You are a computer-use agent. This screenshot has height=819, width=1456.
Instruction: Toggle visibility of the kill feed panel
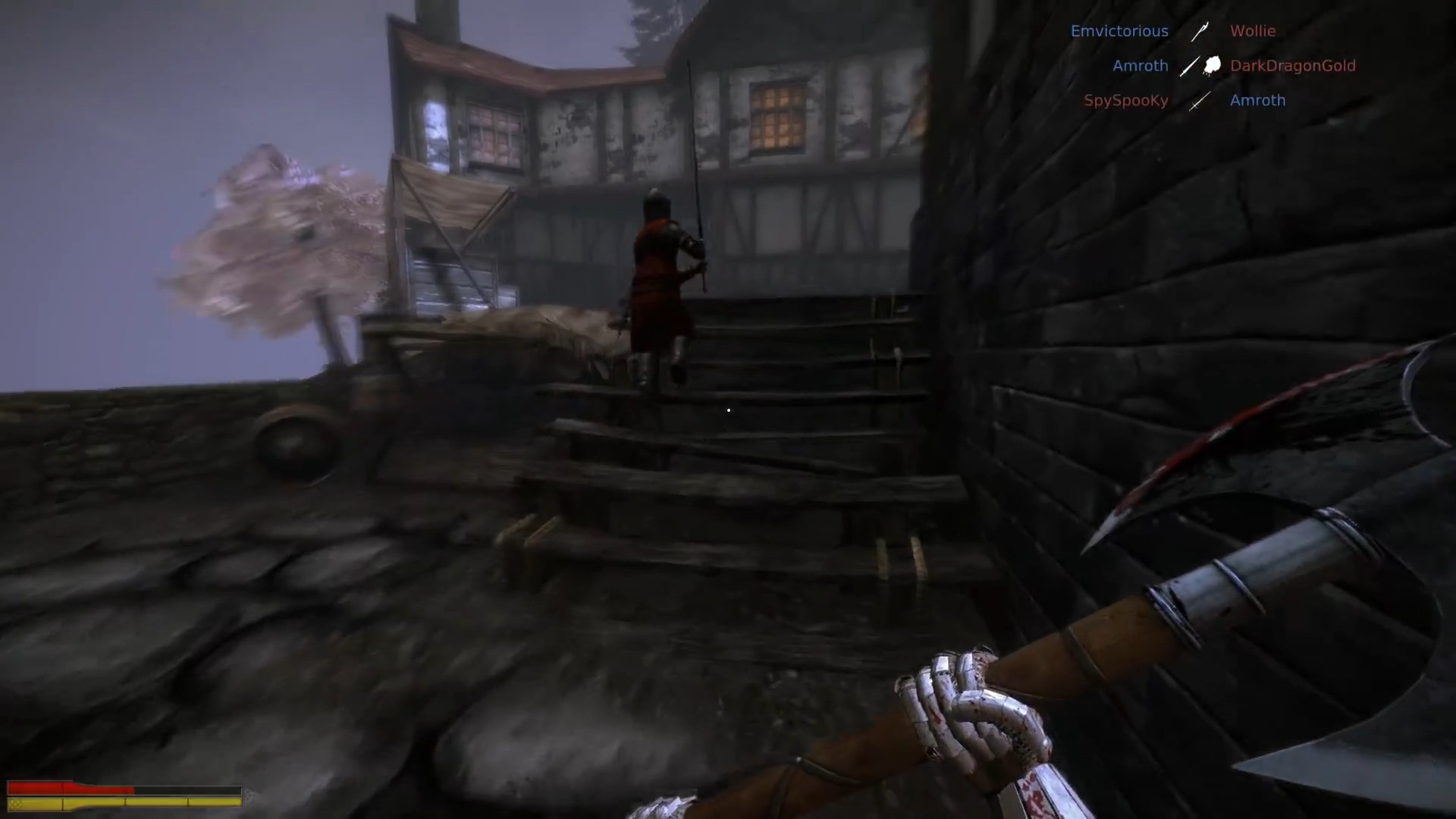[x=1213, y=65]
